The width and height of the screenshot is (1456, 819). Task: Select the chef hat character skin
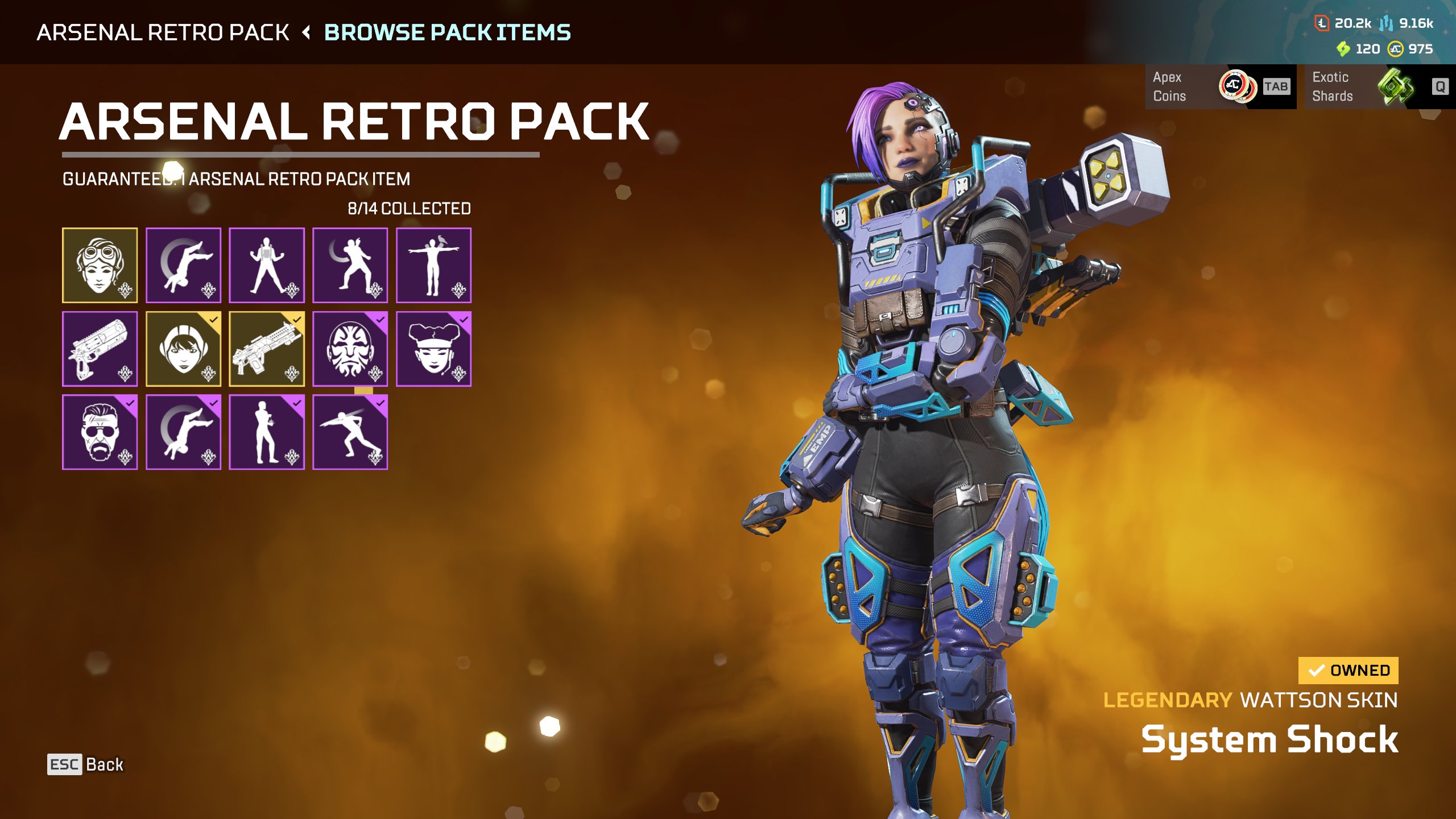click(433, 349)
